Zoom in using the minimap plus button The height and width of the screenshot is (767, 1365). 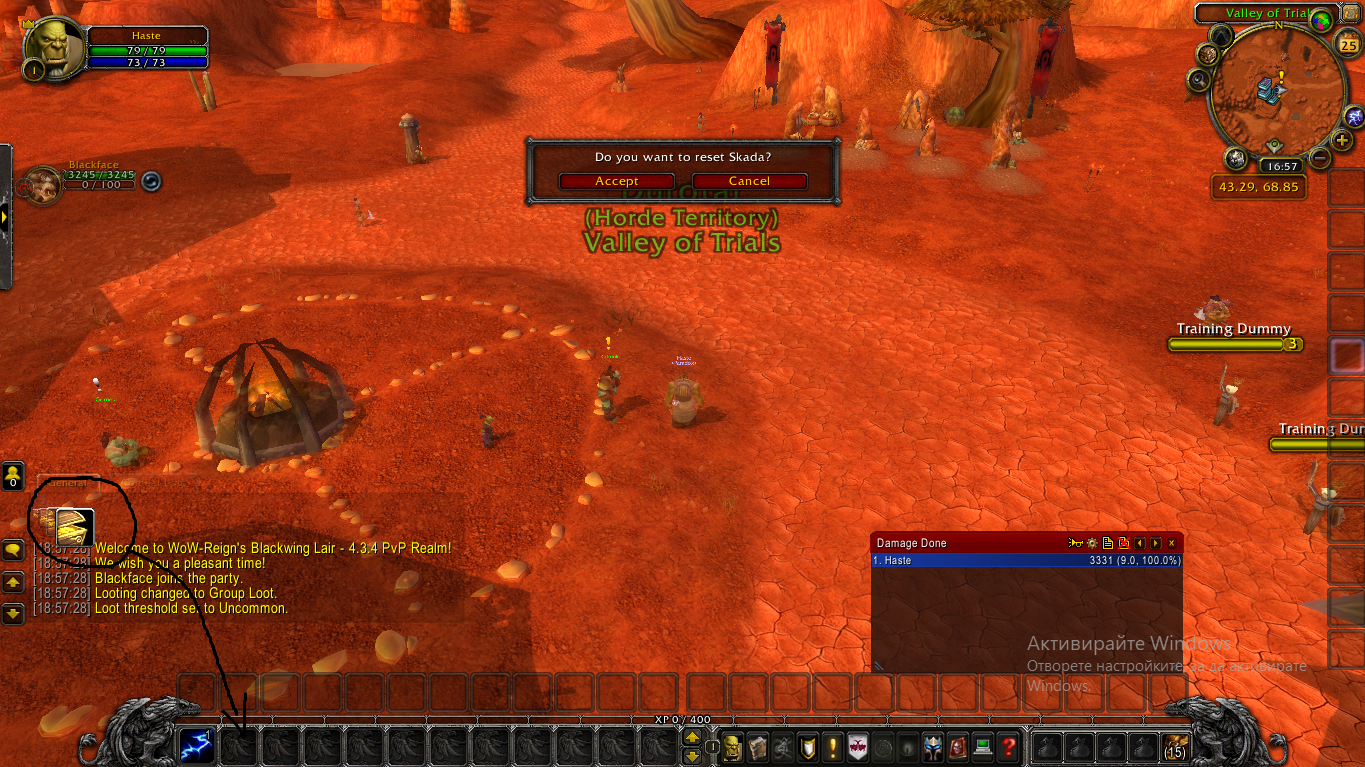point(1342,140)
